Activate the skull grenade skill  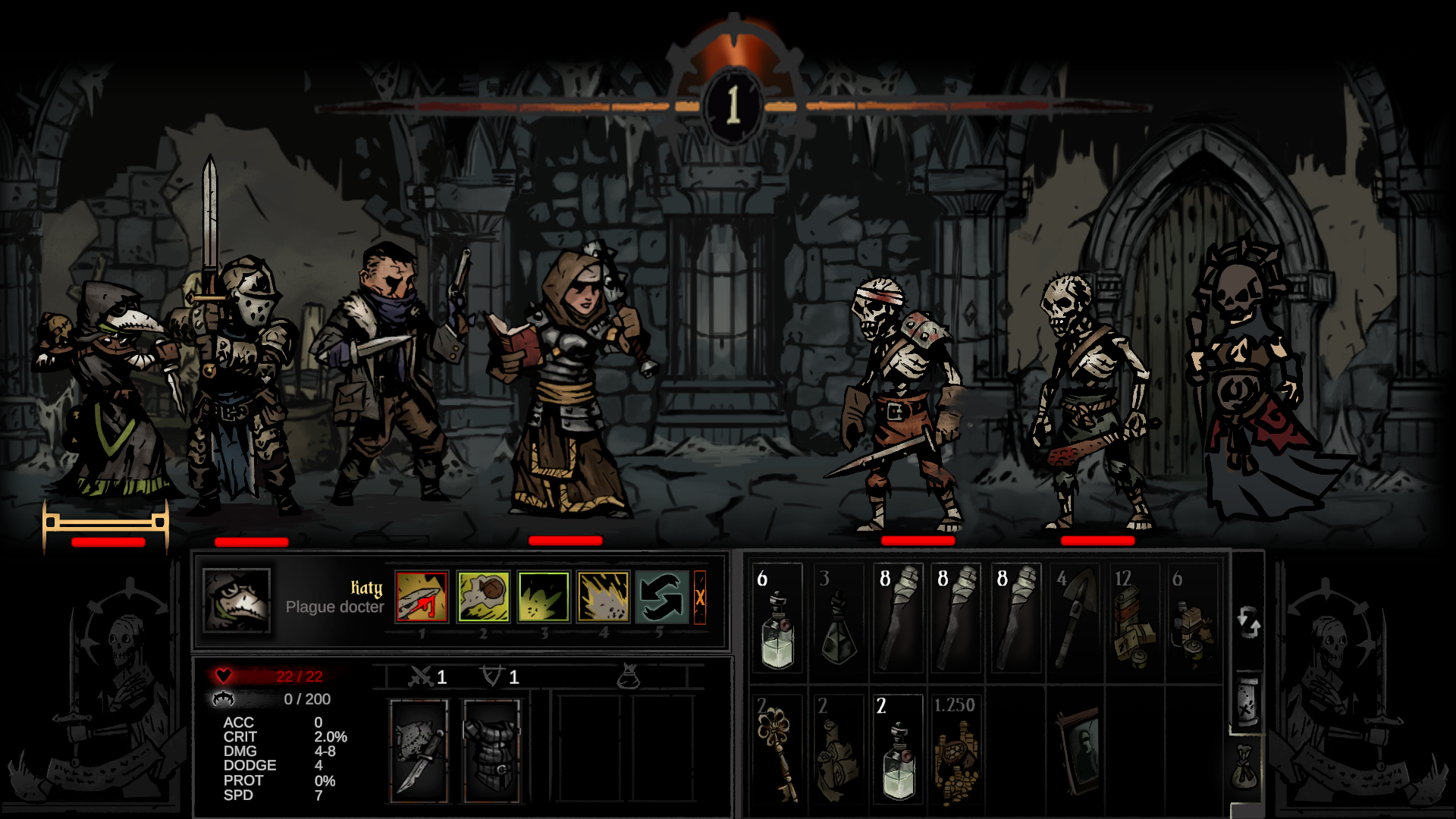[483, 597]
